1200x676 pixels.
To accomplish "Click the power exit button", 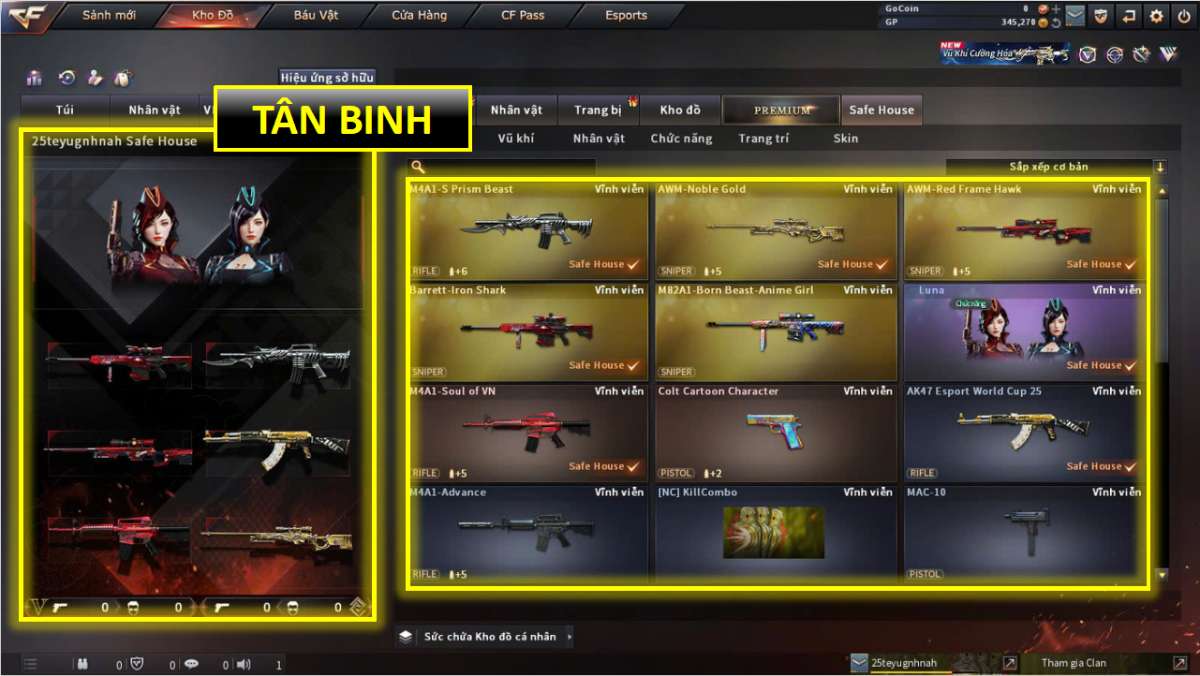I will click(x=1184, y=16).
